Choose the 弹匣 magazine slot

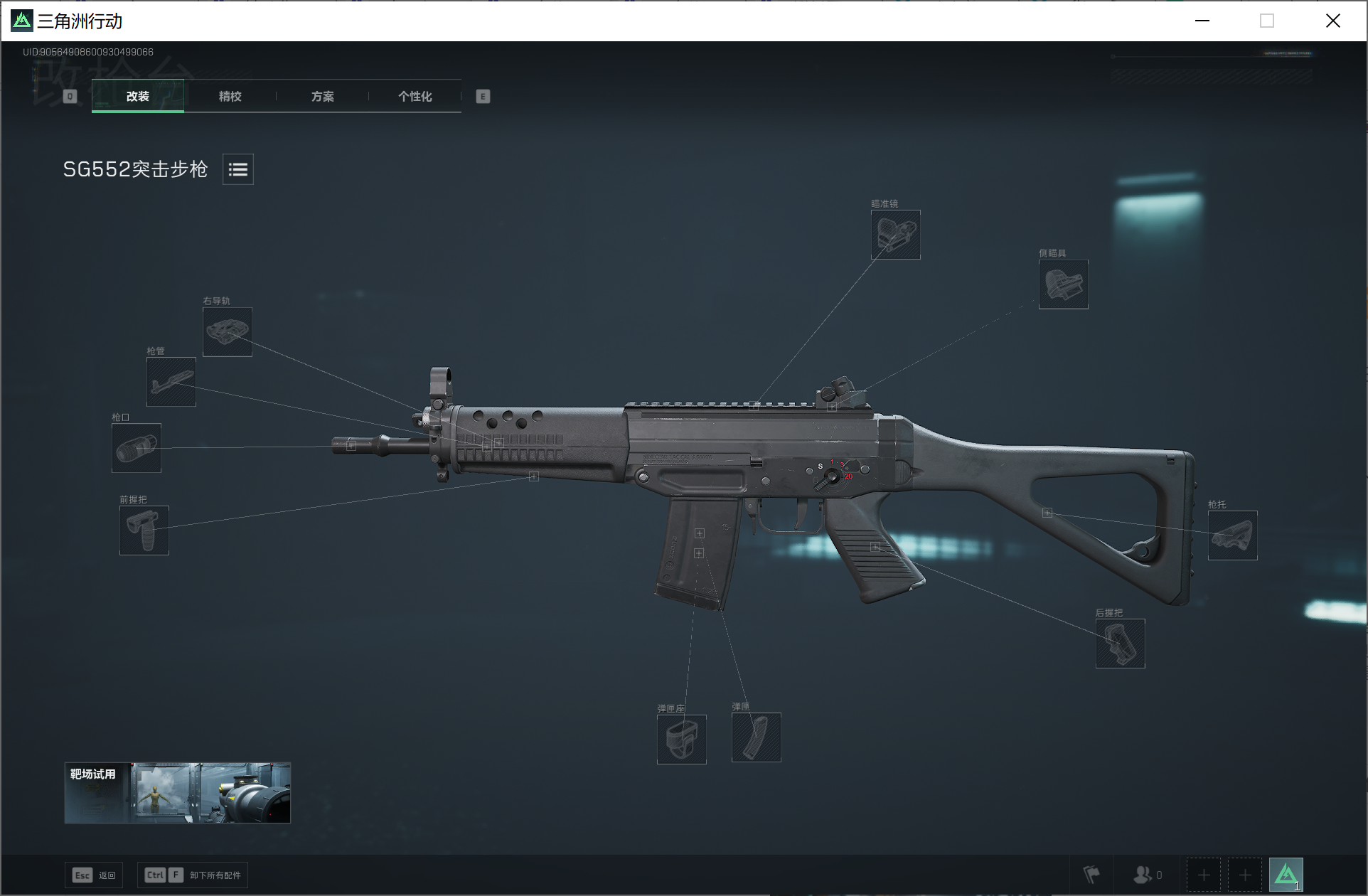pyautogui.click(x=756, y=737)
